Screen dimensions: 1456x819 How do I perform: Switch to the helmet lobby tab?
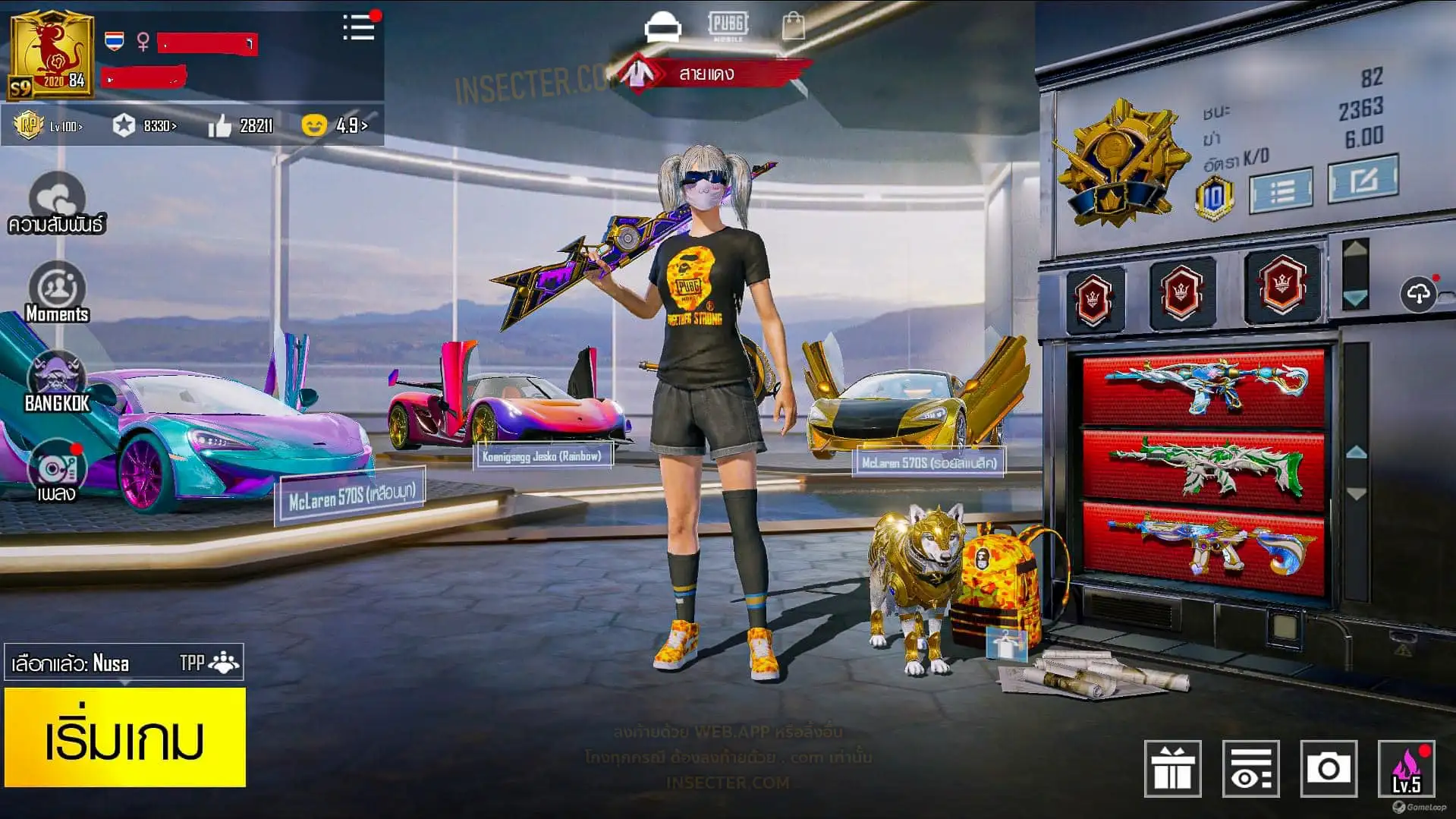point(662,27)
